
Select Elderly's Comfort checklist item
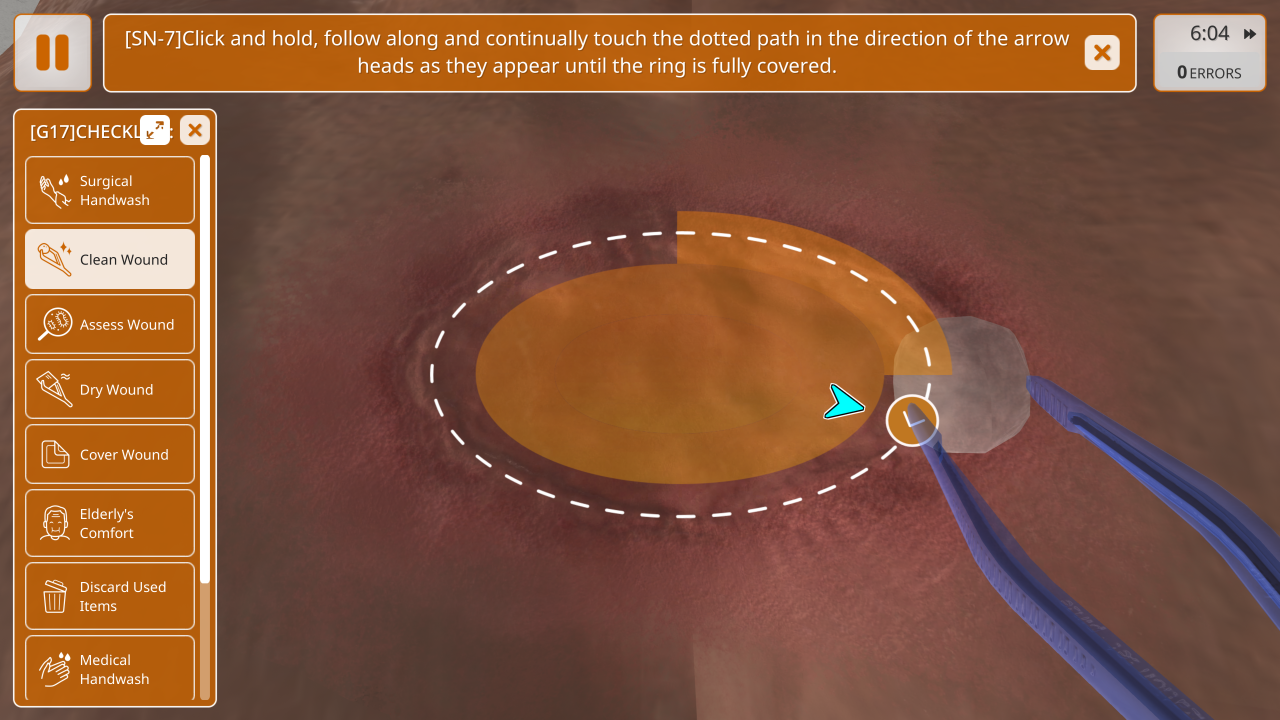[x=110, y=523]
